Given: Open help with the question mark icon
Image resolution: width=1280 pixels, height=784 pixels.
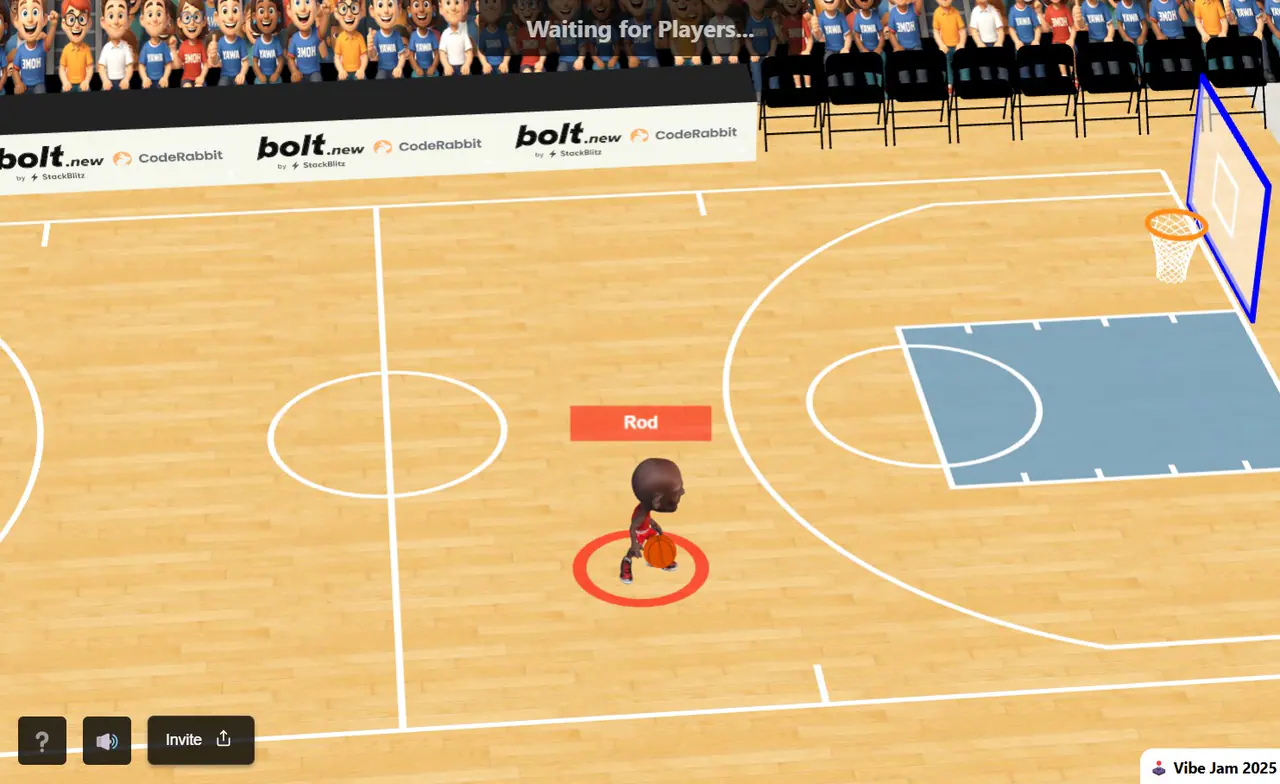Looking at the screenshot, I should 41,740.
